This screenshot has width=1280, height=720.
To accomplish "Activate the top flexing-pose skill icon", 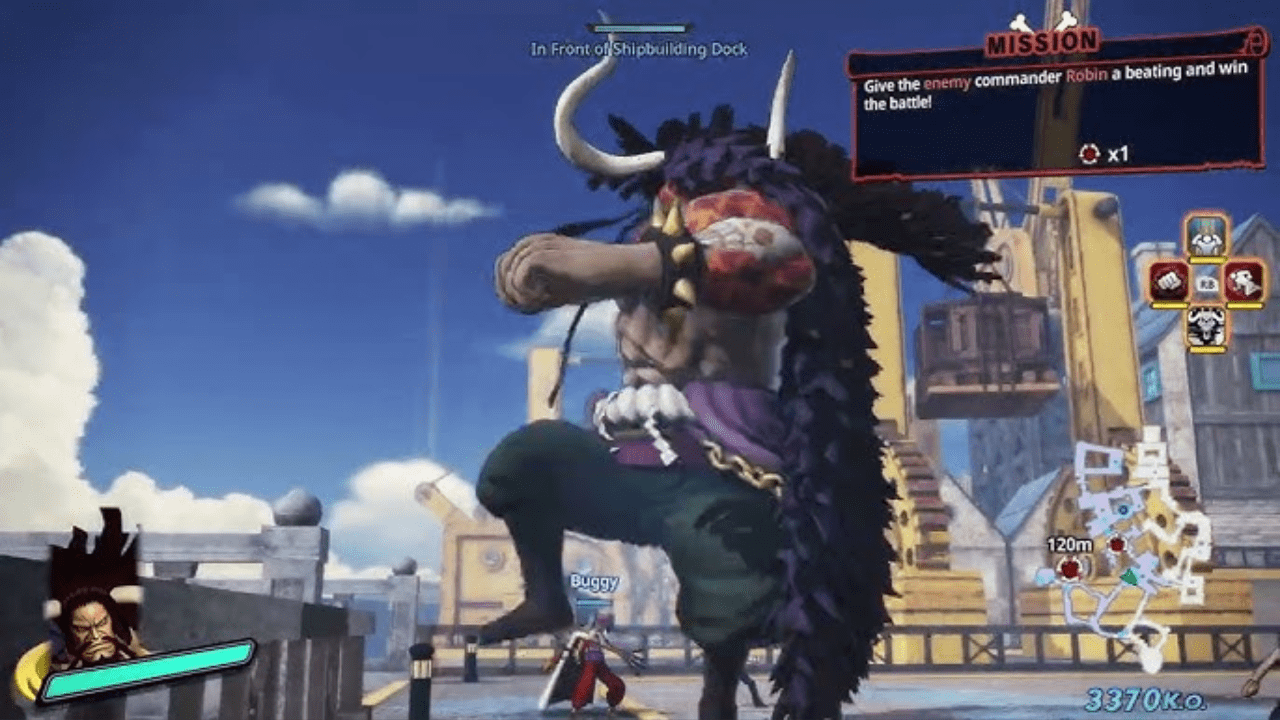I will pos(1206,236).
